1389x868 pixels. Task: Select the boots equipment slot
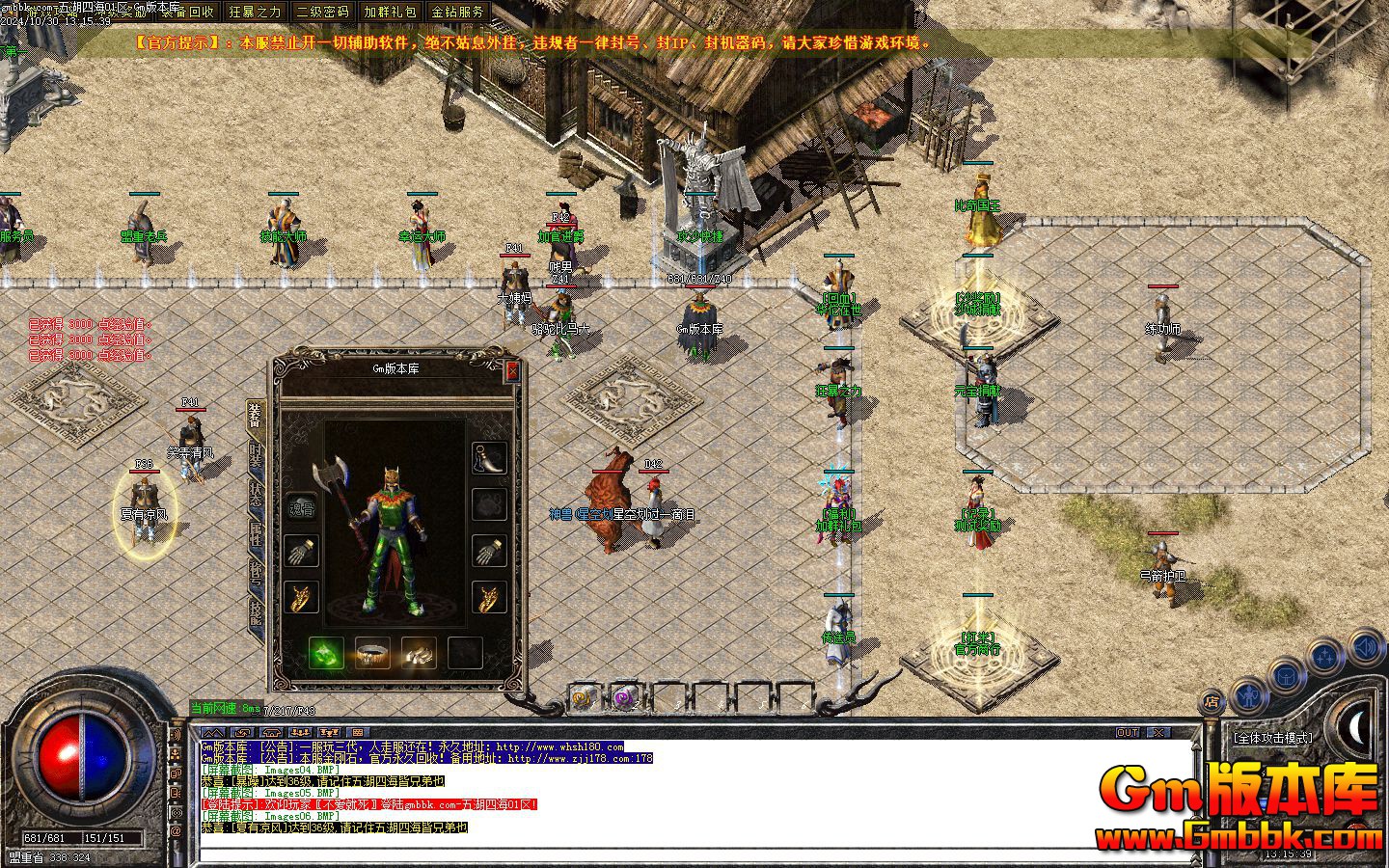click(x=419, y=654)
